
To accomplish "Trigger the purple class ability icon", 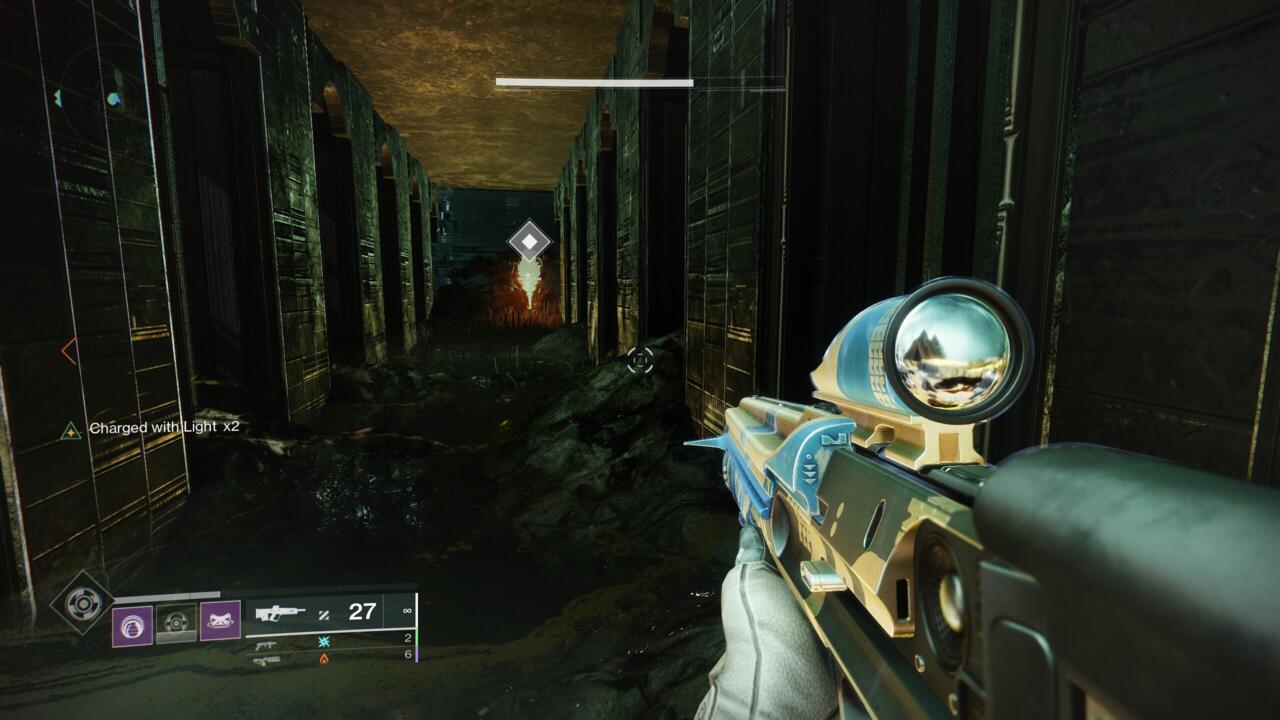I will 220,621.
